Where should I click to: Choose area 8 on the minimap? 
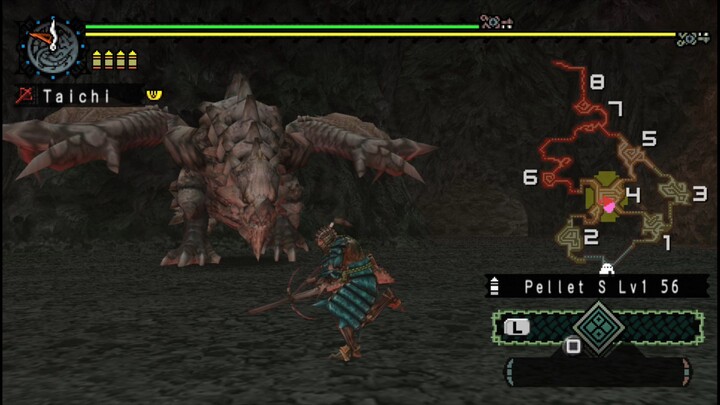[x=597, y=82]
